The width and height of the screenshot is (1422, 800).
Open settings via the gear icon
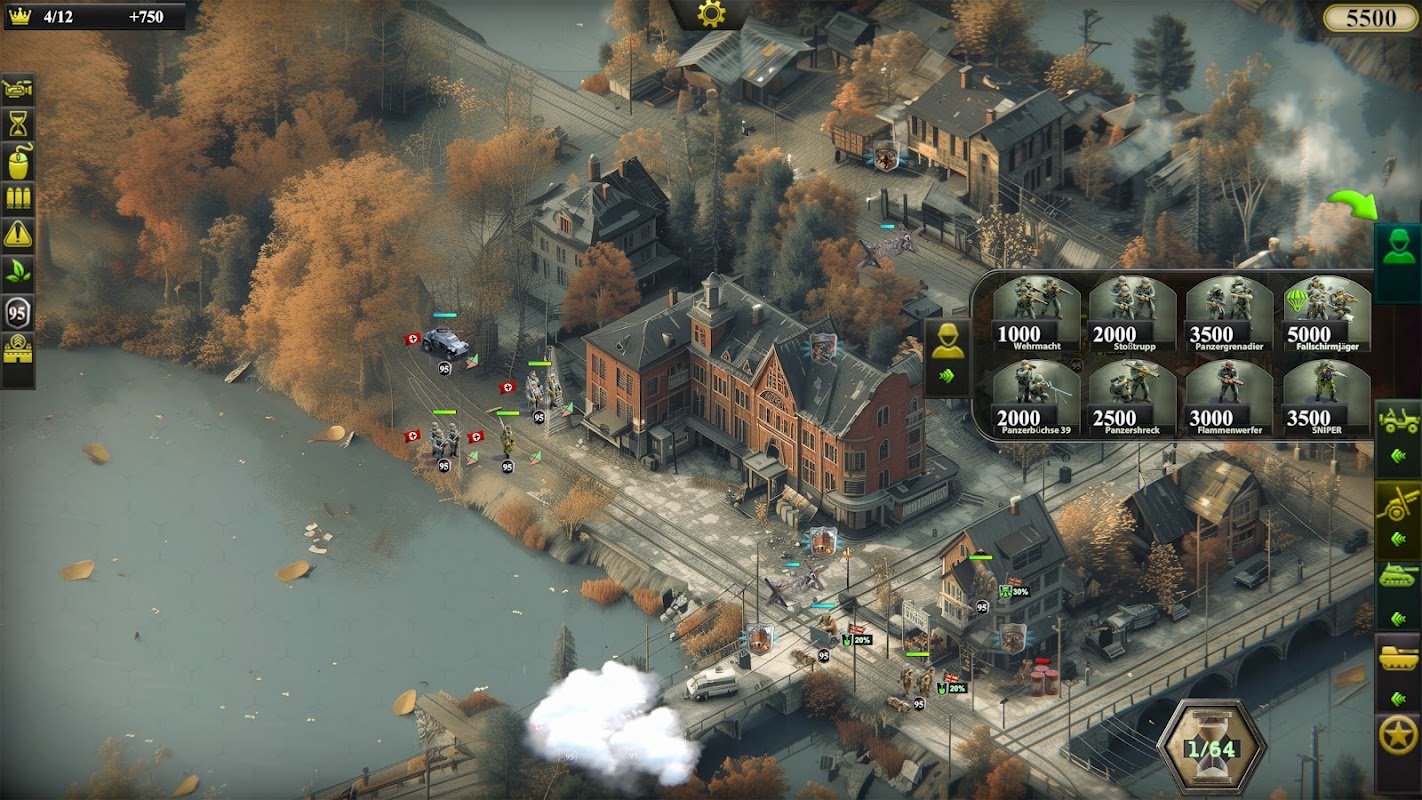(711, 13)
